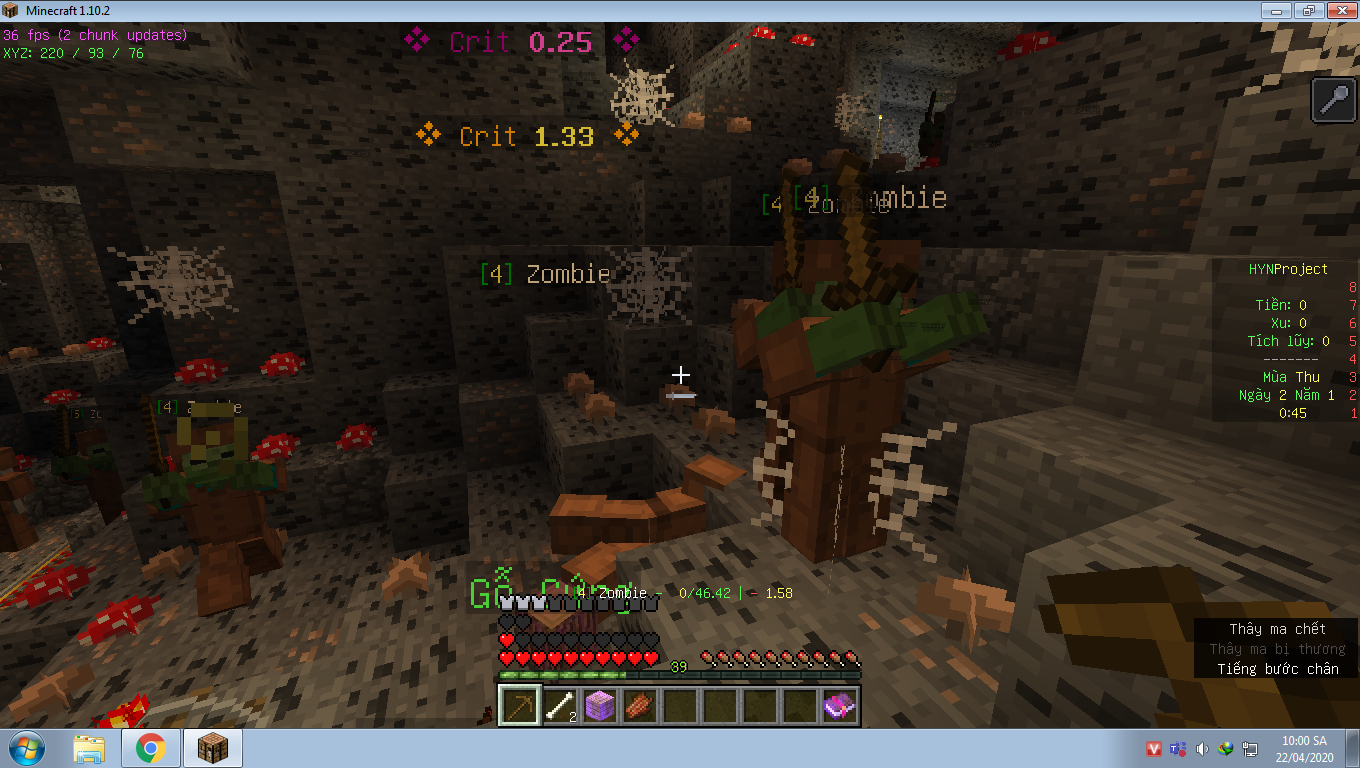This screenshot has width=1360, height=768.
Task: Choose the bone stack in the hotbar
Action: pyautogui.click(x=560, y=706)
